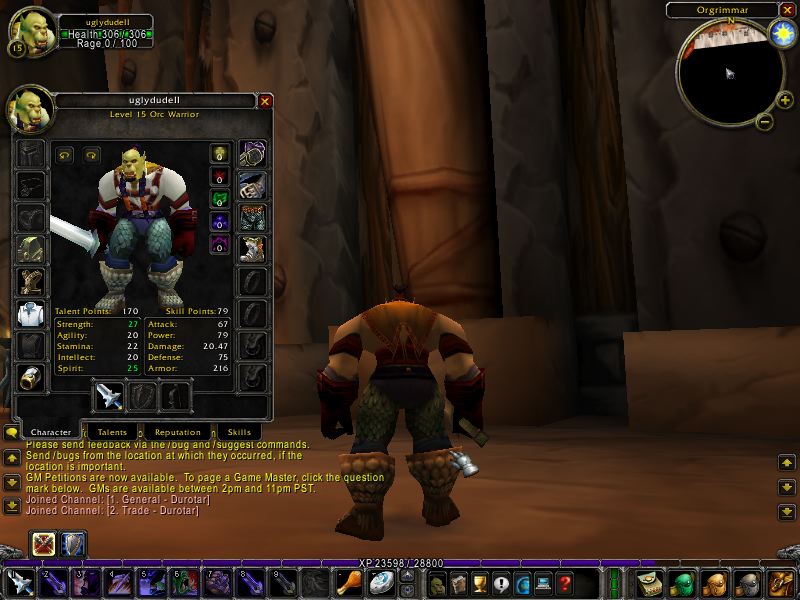
Task: Switch to the Talents tab
Action: coord(112,432)
